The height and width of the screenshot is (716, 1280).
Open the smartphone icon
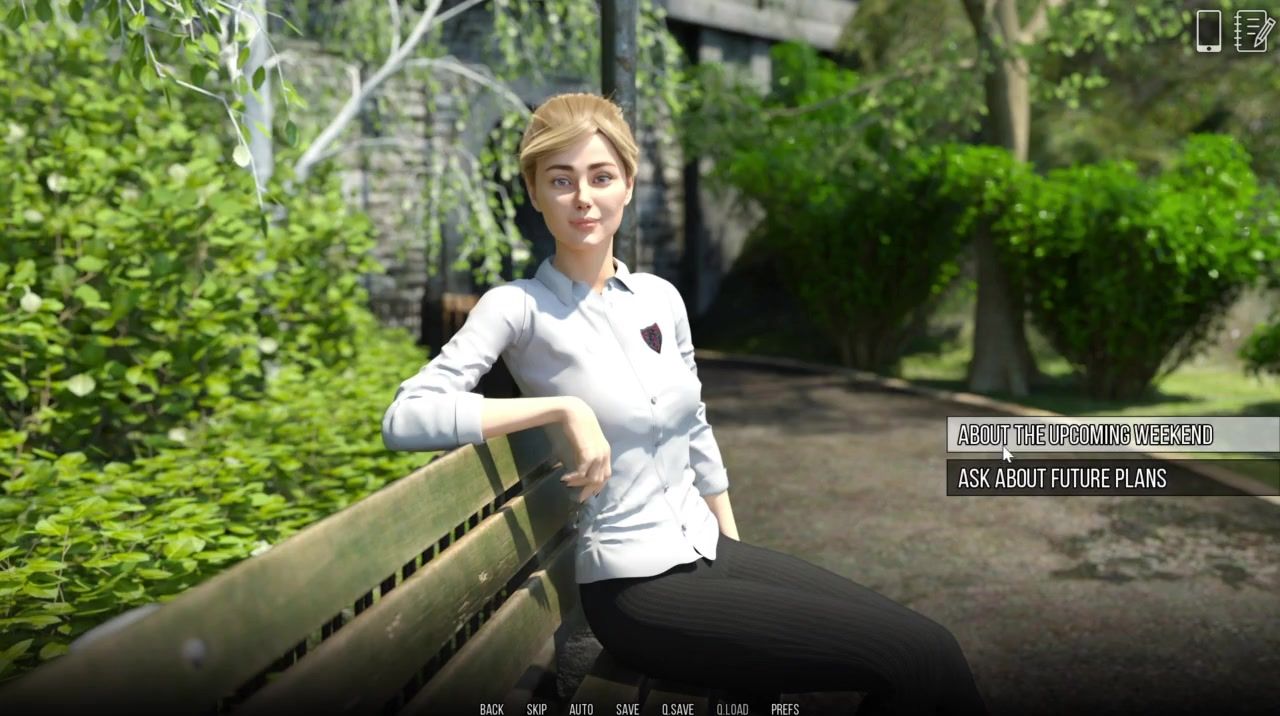pos(1208,31)
